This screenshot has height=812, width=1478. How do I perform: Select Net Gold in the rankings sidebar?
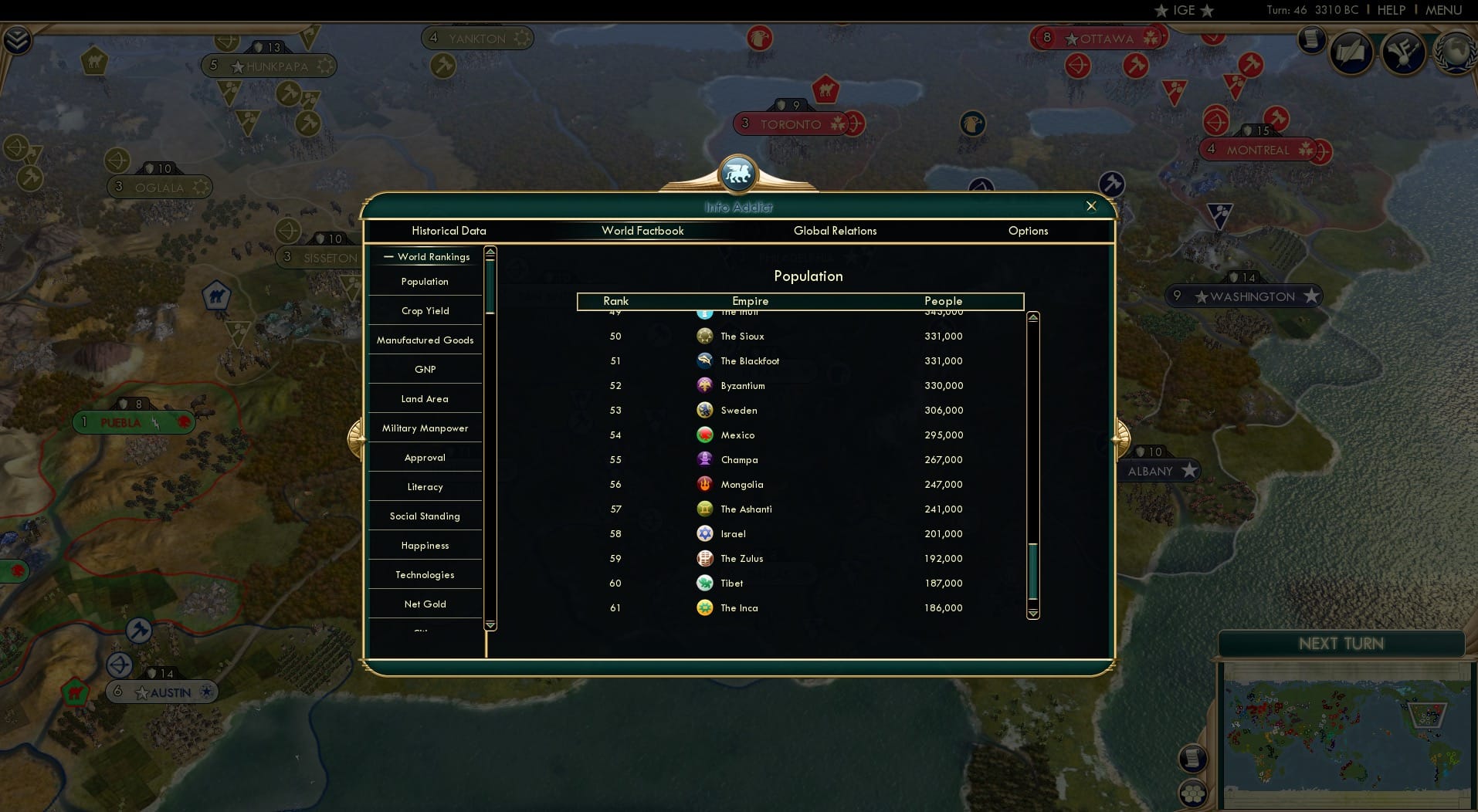[425, 604]
